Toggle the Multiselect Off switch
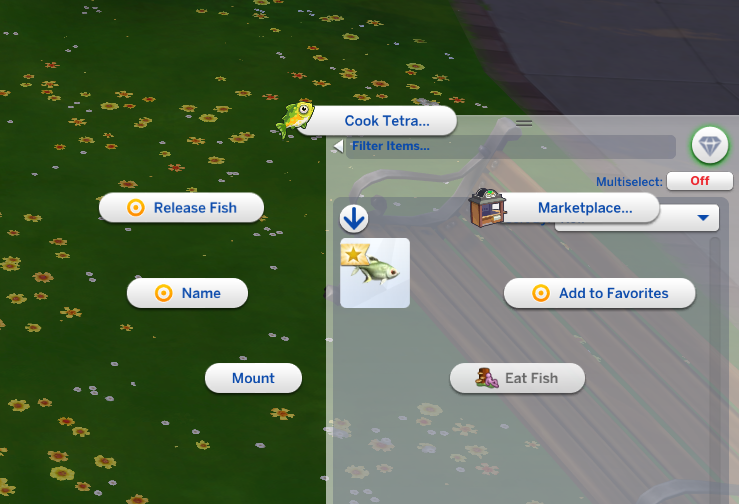 pyautogui.click(x=699, y=181)
